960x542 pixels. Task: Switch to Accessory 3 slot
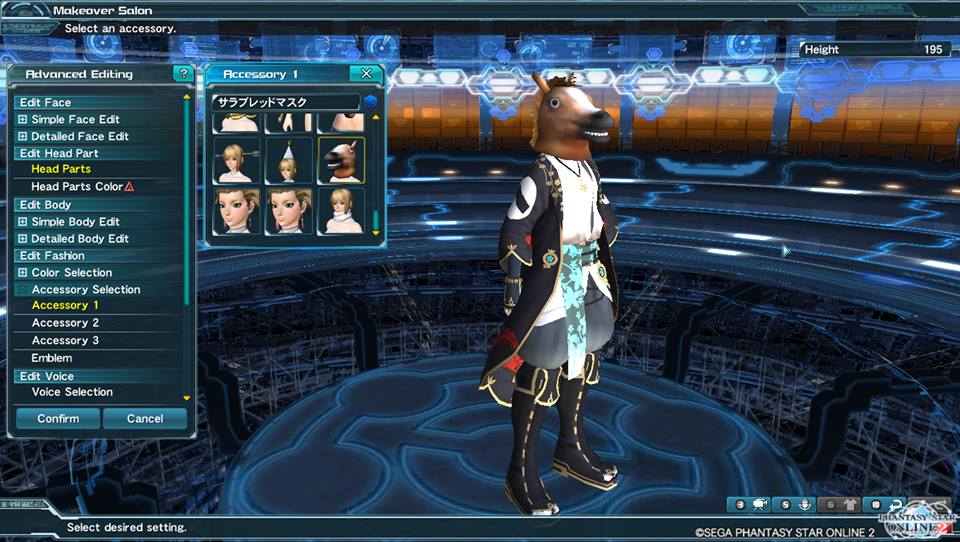(x=66, y=341)
